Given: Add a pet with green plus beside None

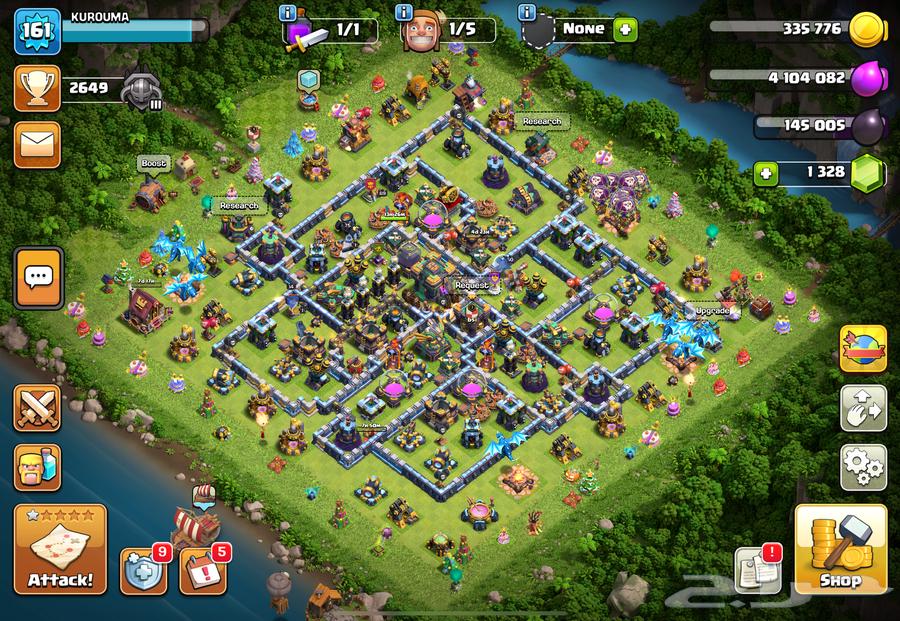Looking at the screenshot, I should (626, 30).
